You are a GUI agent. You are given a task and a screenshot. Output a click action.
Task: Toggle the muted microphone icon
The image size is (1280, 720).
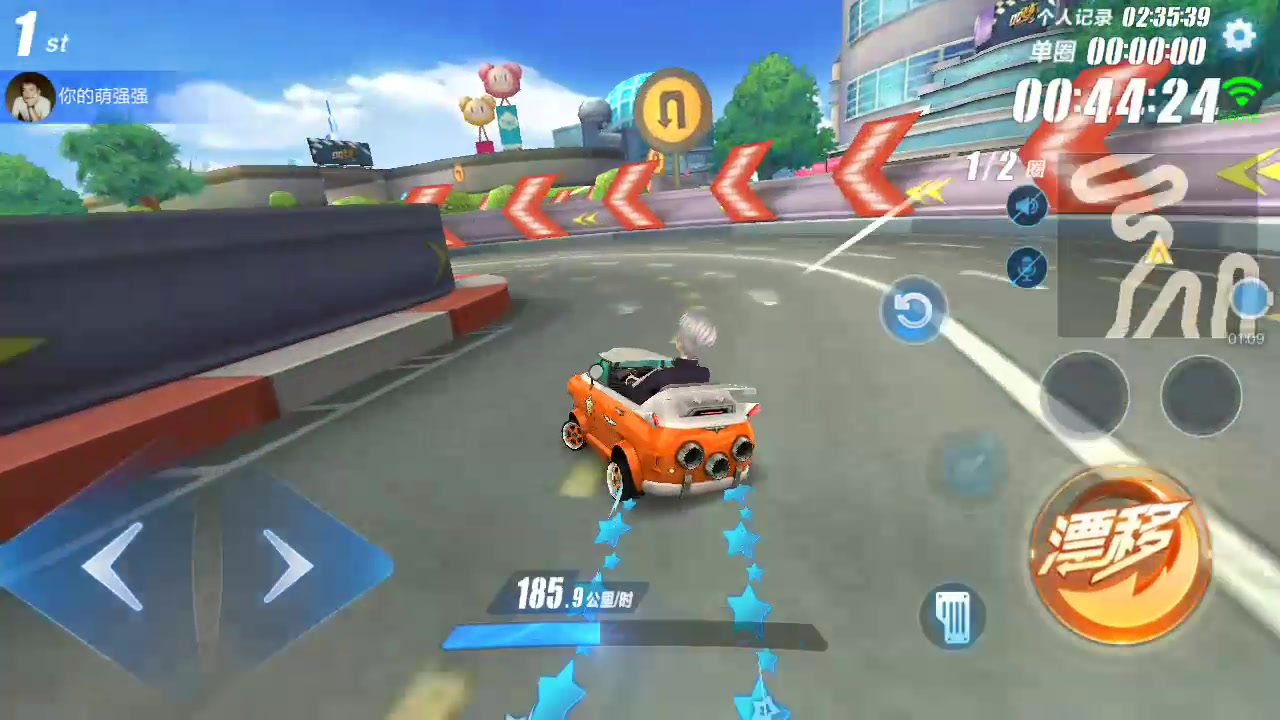click(x=1027, y=268)
